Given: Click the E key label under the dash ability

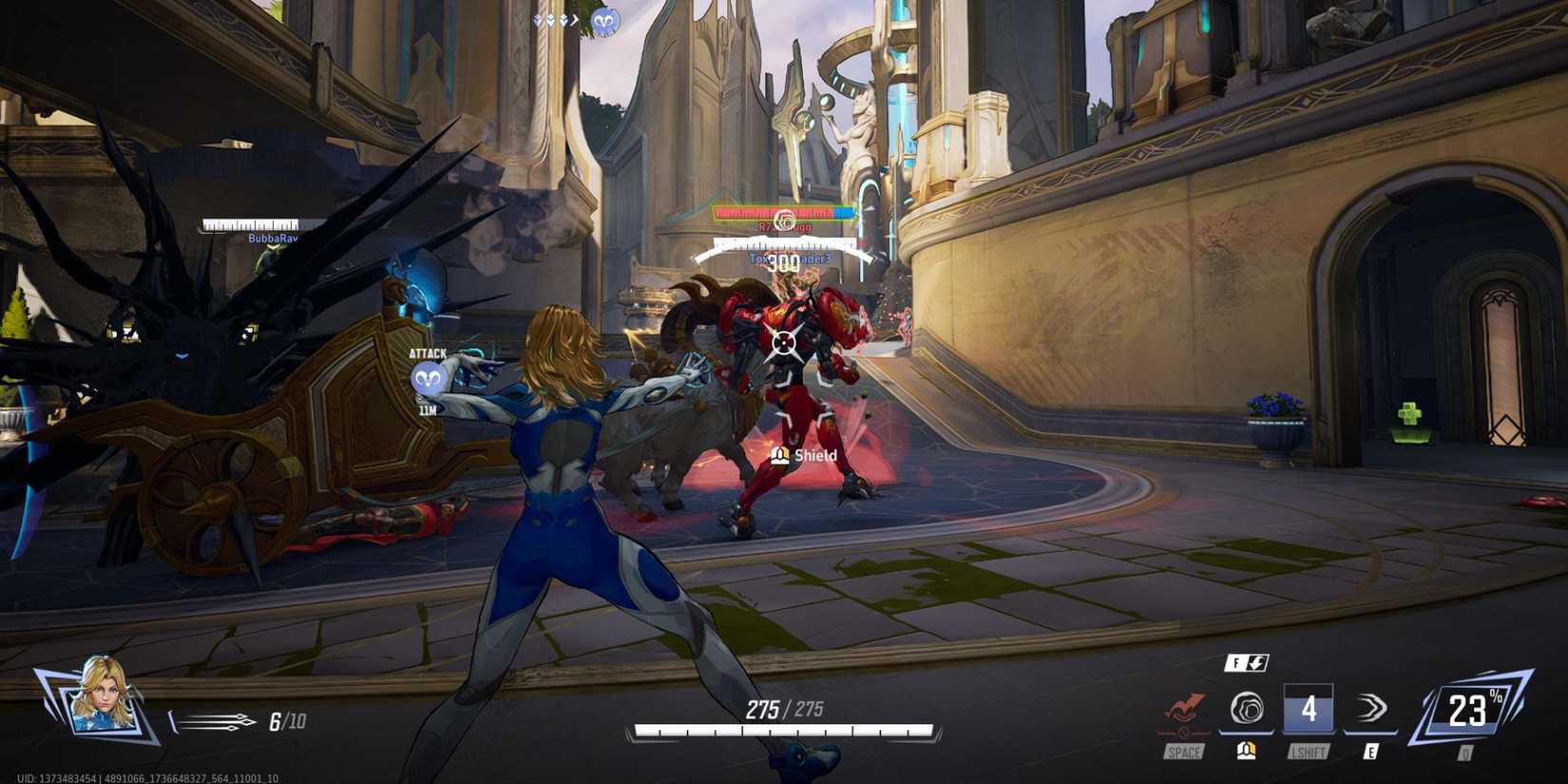Looking at the screenshot, I should point(1371,750).
